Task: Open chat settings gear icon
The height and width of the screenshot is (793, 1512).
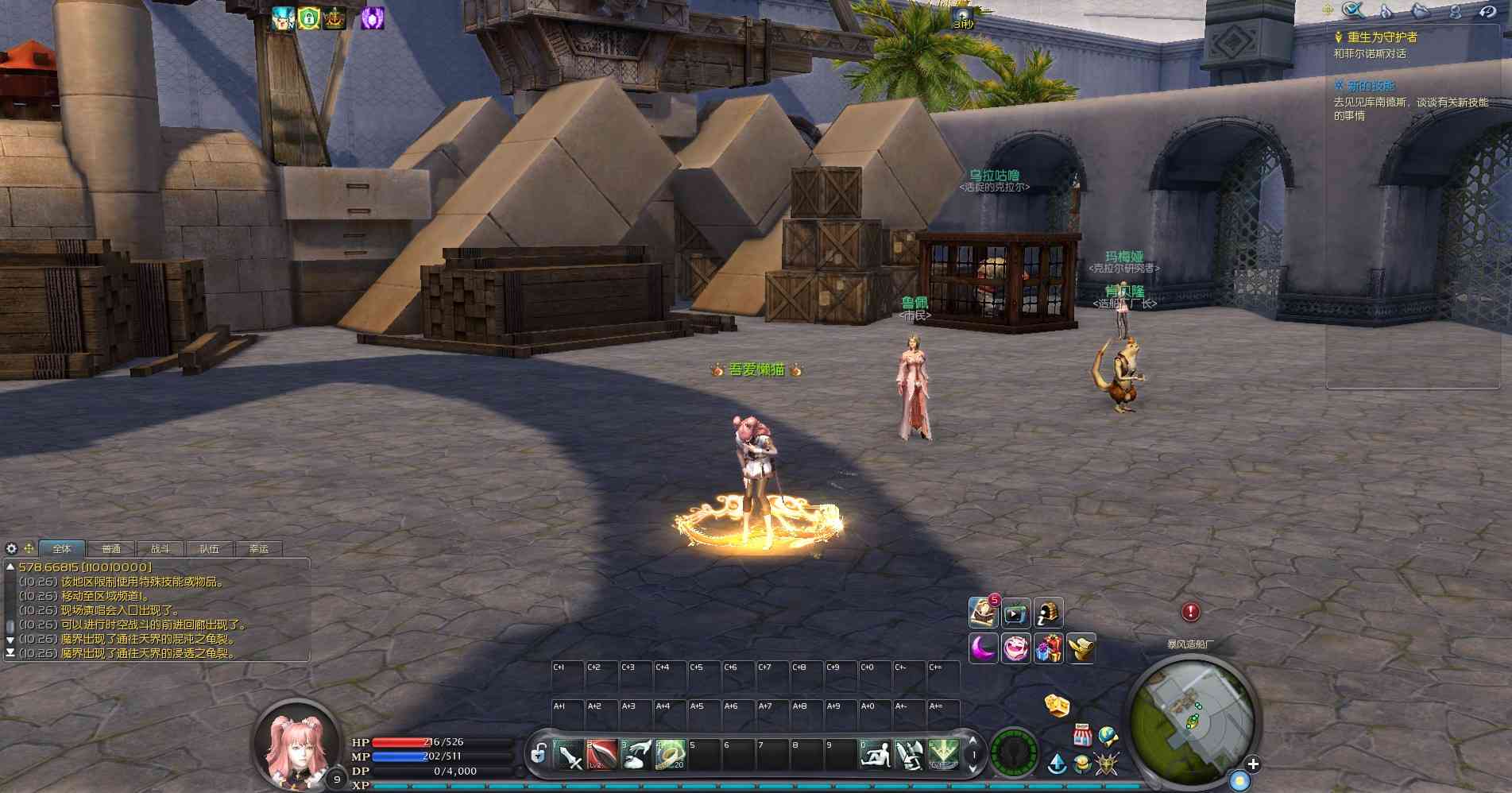Action: point(11,548)
